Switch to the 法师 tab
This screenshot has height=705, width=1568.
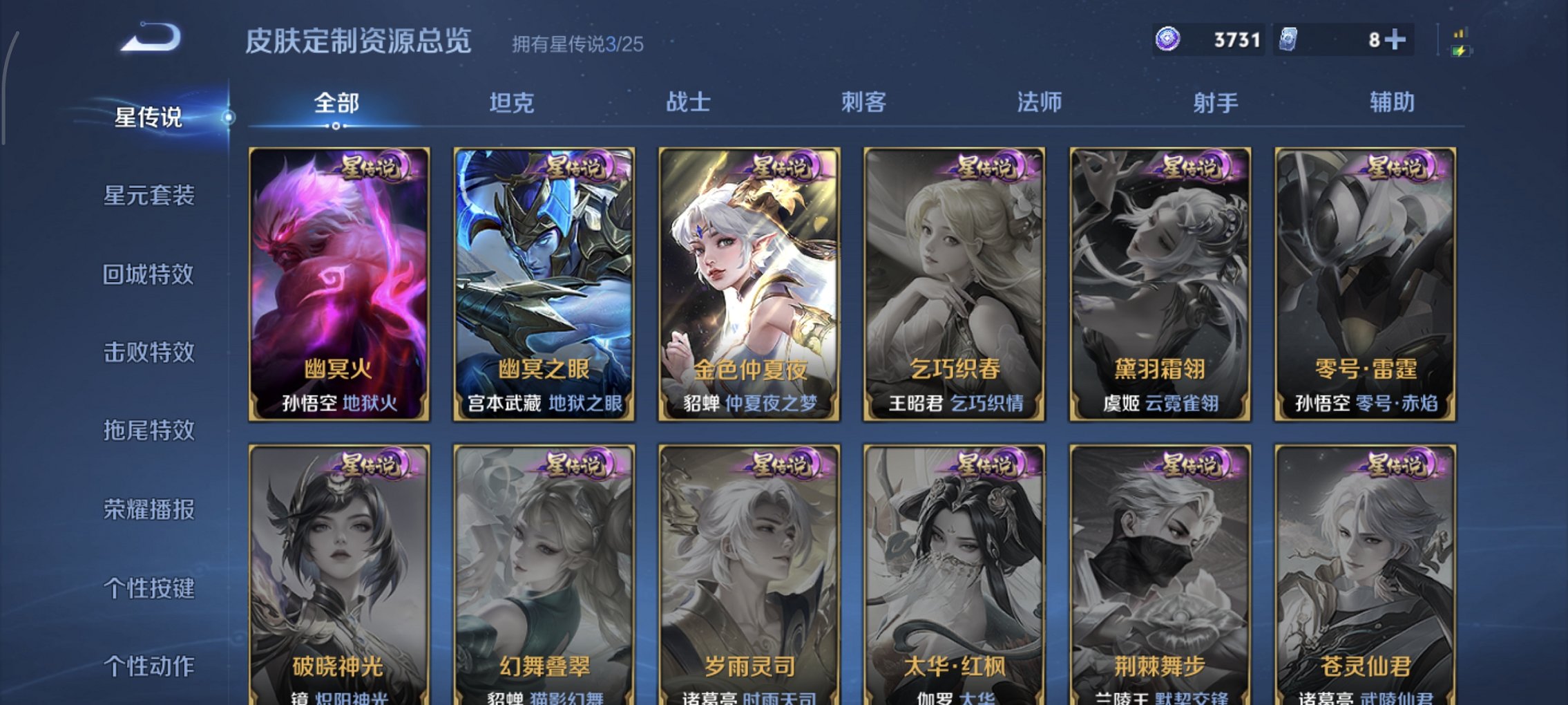1038,102
